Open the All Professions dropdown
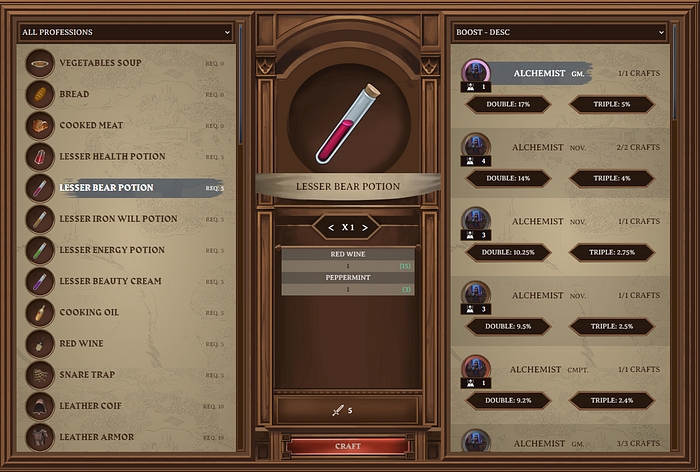Viewport: 700px width, 472px height. pyautogui.click(x=125, y=32)
